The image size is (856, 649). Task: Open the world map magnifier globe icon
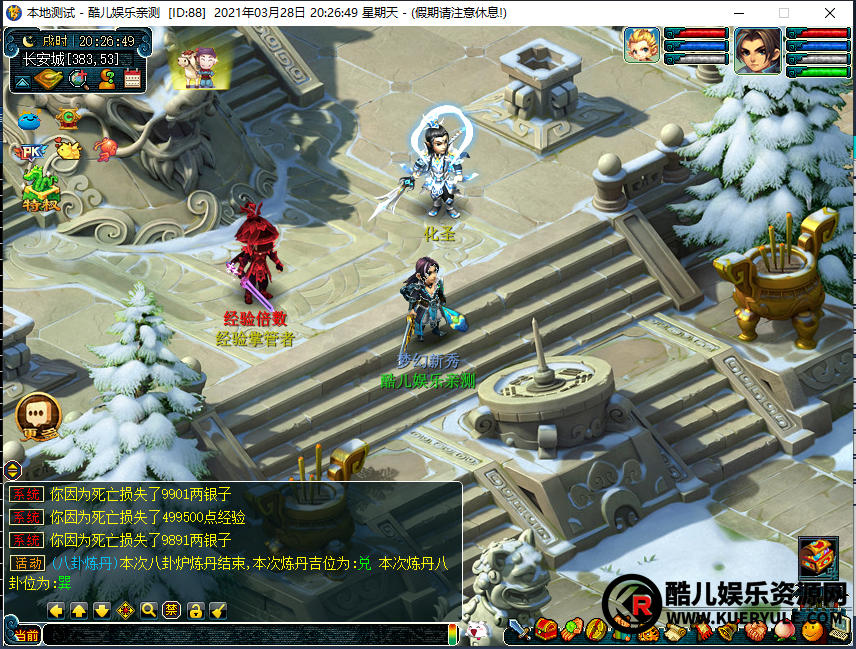(x=79, y=78)
